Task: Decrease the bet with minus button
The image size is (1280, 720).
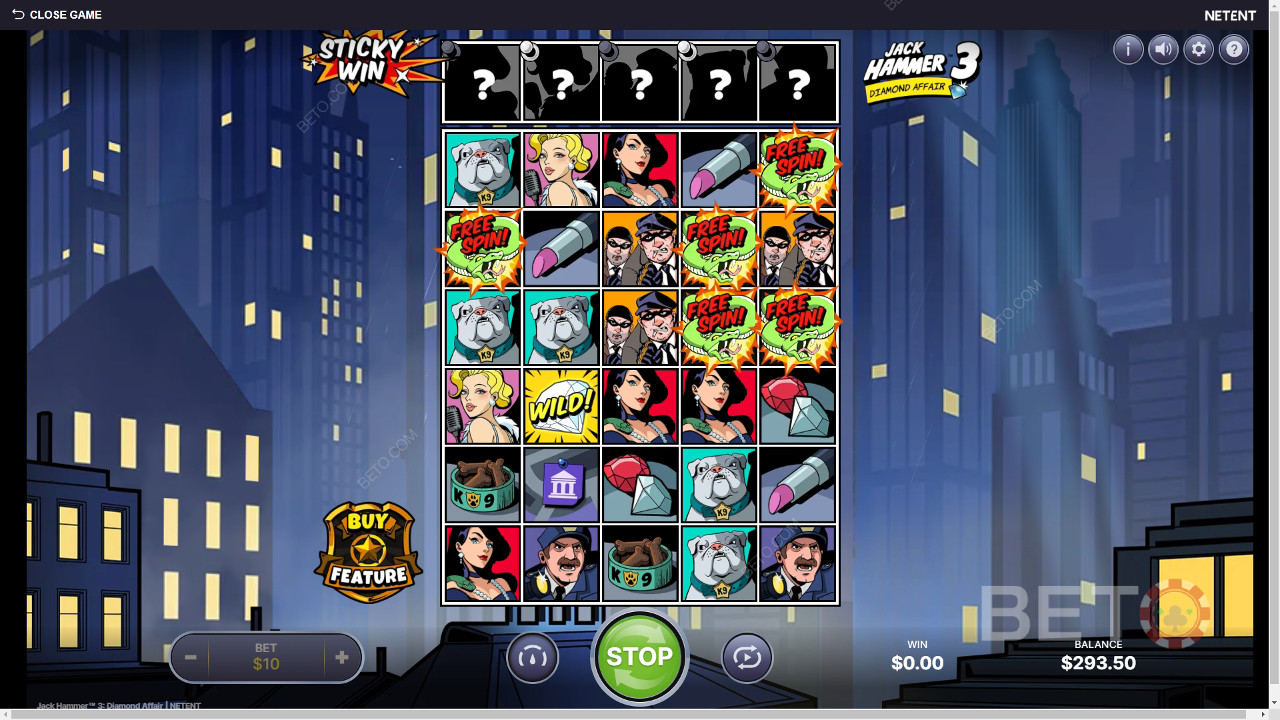Action: pos(190,658)
